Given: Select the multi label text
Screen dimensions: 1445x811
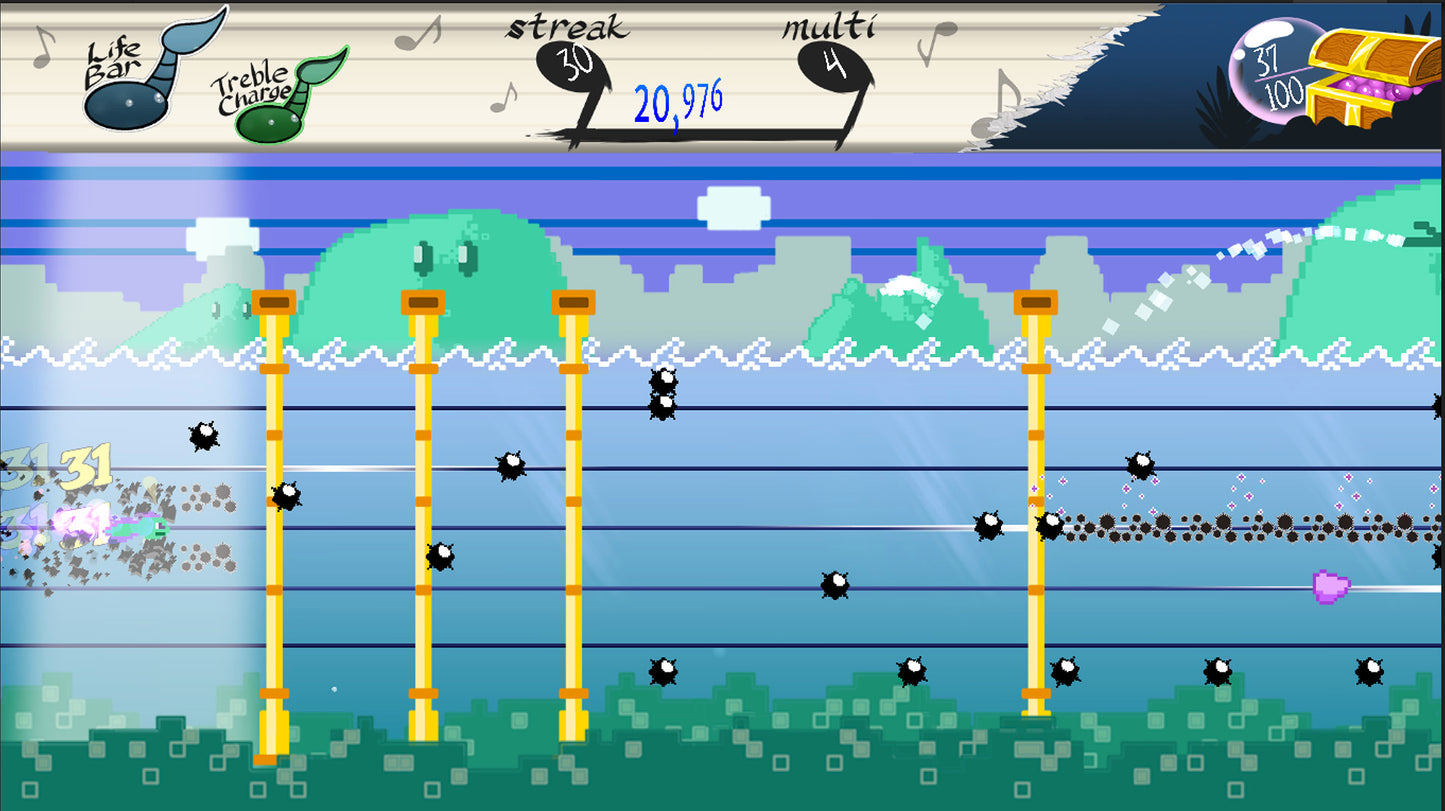Looking at the screenshot, I should (828, 27).
